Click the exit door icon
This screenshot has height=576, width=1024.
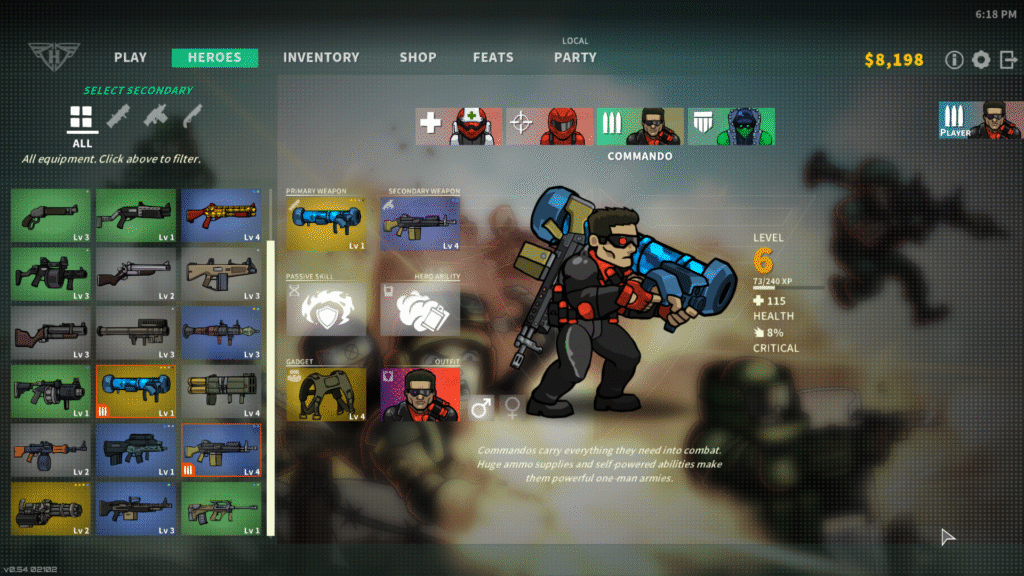tap(1008, 60)
